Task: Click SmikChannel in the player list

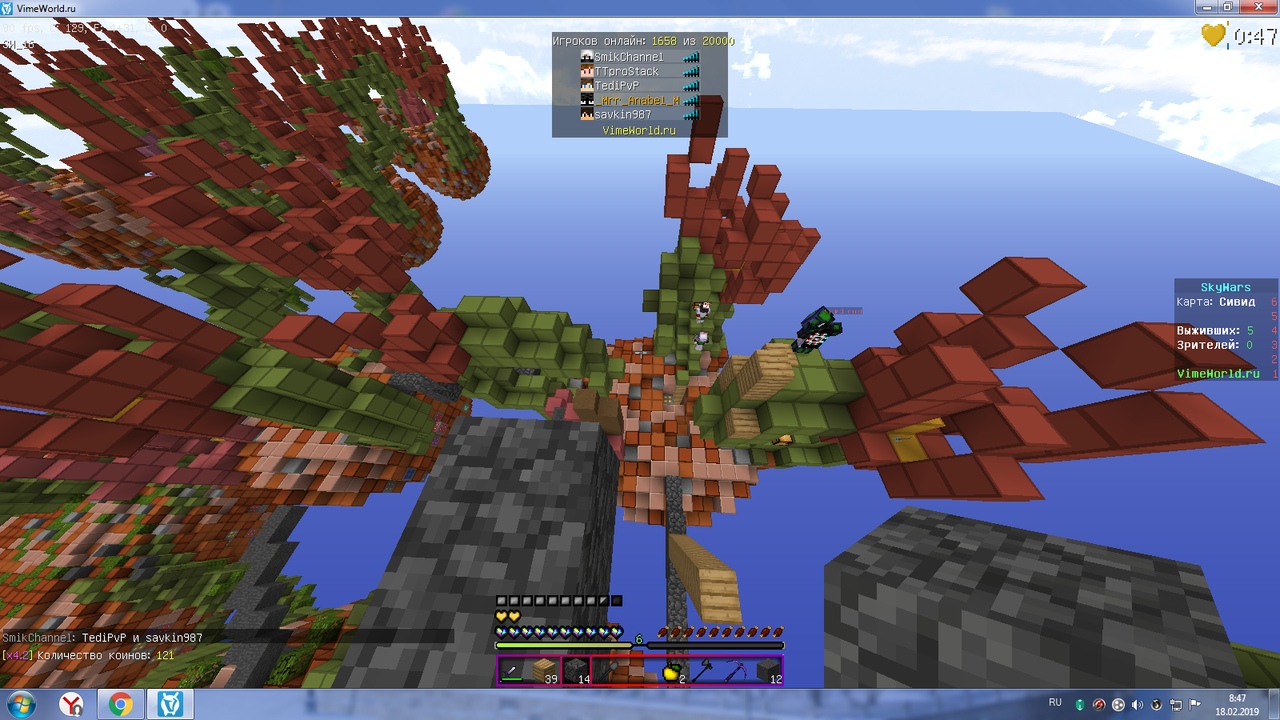Action: (x=628, y=57)
